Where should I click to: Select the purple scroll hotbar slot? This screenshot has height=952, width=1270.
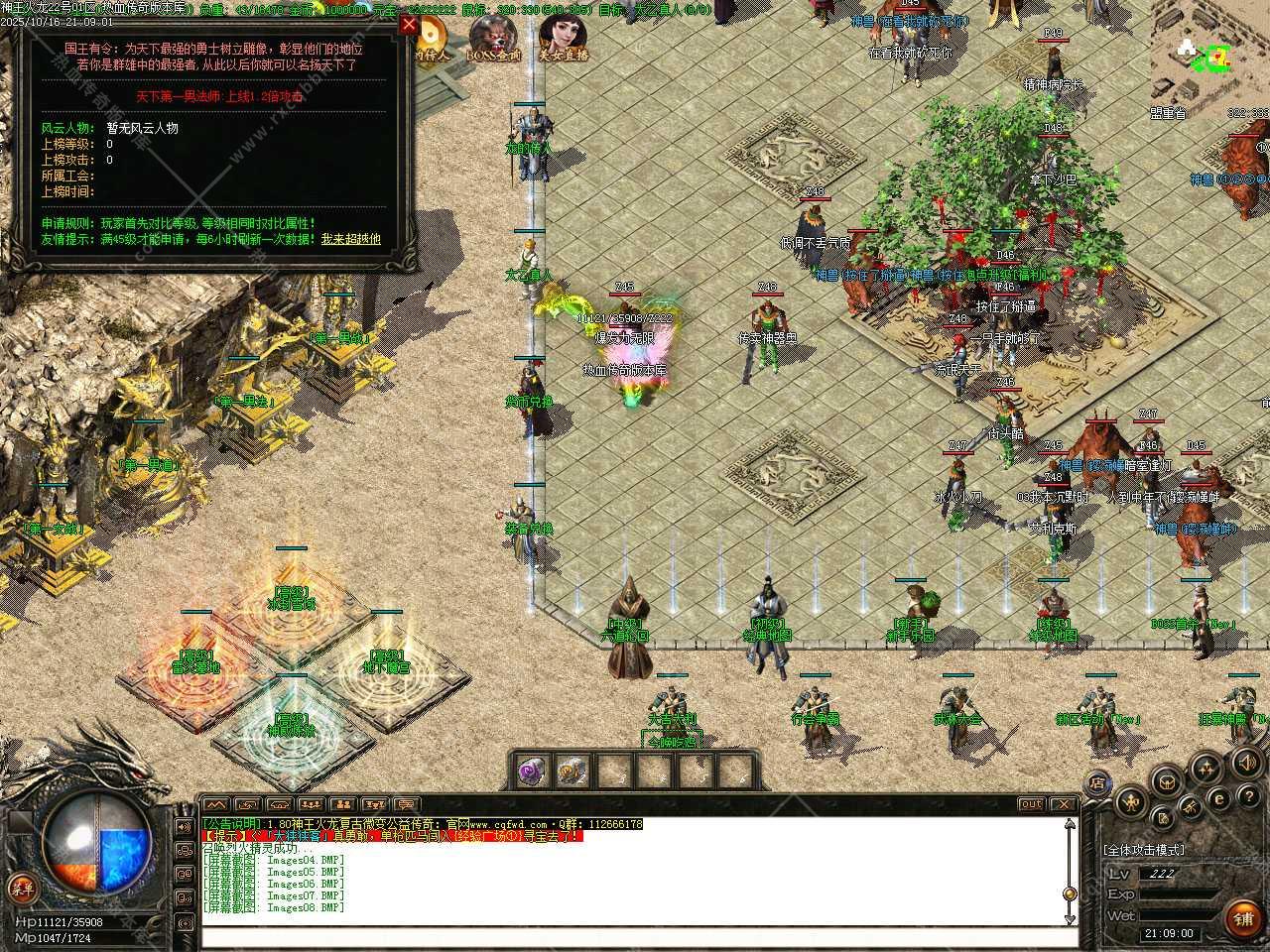pos(533,770)
